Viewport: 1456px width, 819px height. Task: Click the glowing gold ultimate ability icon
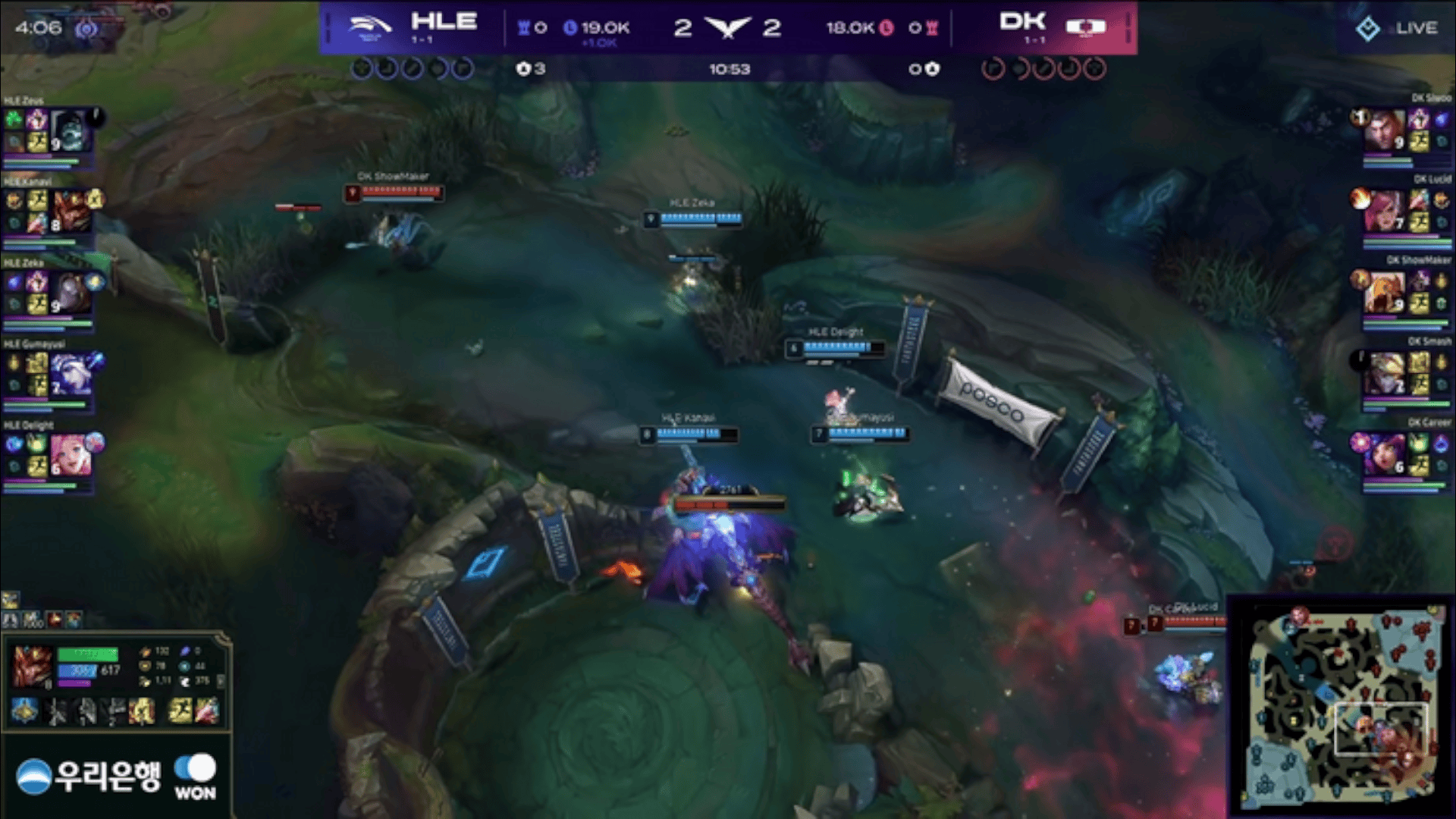[142, 711]
